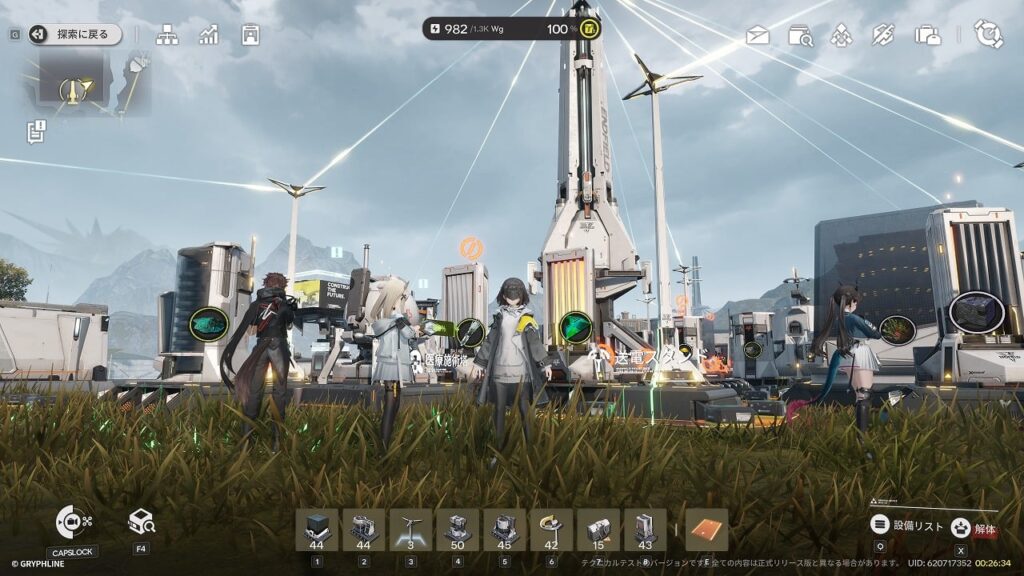Select the hotbar slot showing count 15
Viewport: 1024px width, 576px height.
[x=599, y=530]
